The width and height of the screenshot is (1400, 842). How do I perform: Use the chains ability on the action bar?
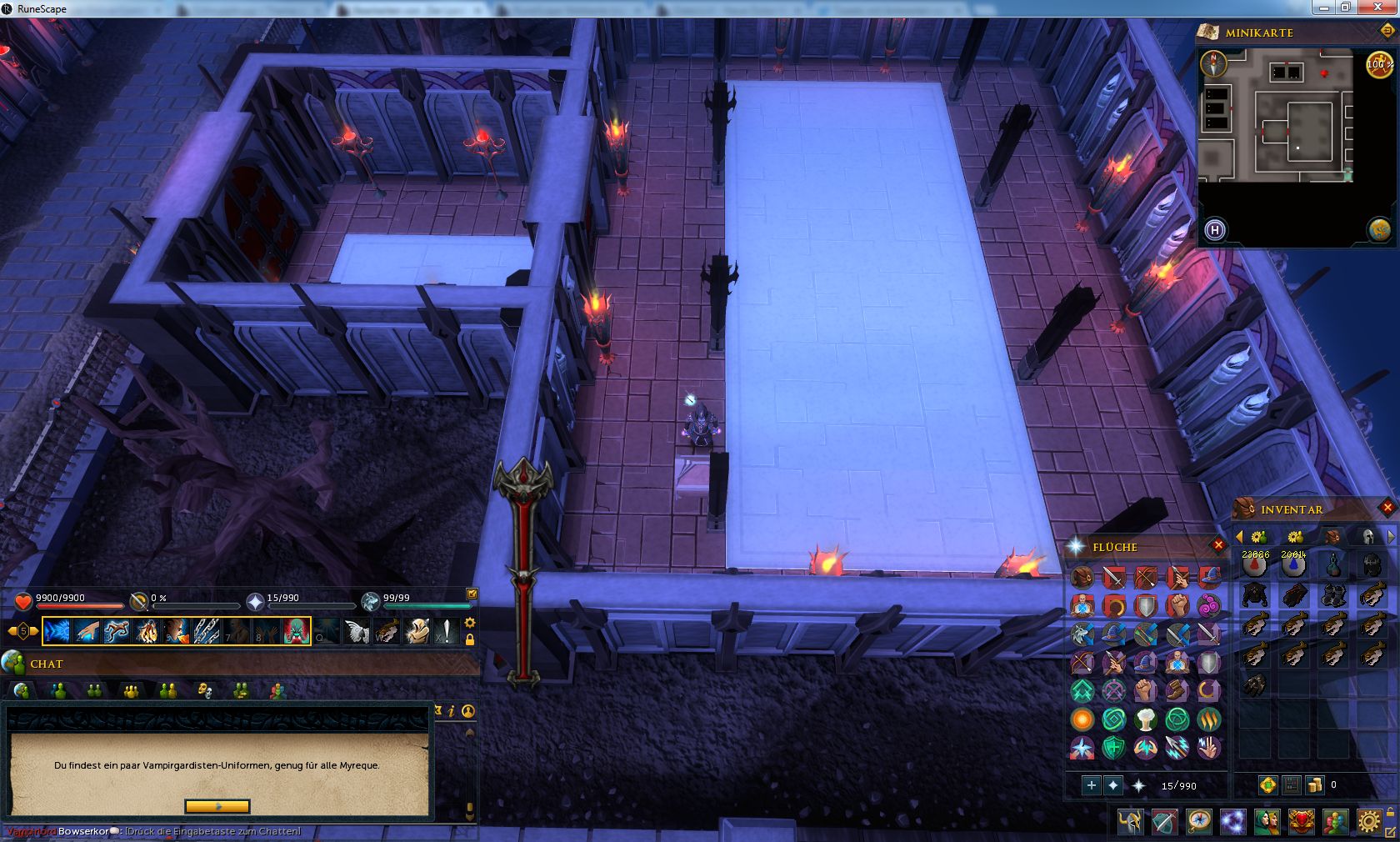pos(207,631)
